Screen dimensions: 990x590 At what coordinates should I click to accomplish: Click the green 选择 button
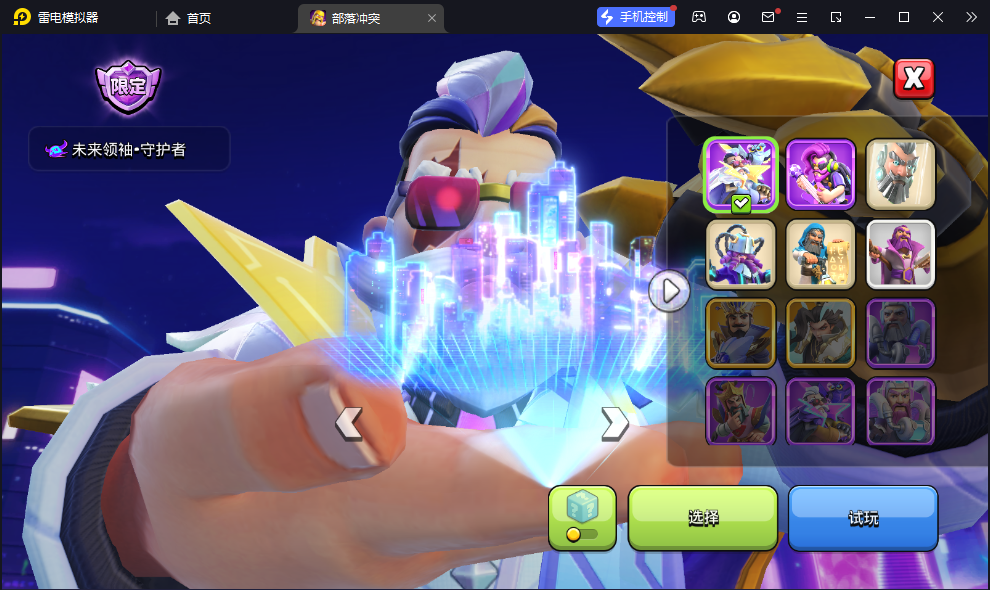tap(702, 518)
